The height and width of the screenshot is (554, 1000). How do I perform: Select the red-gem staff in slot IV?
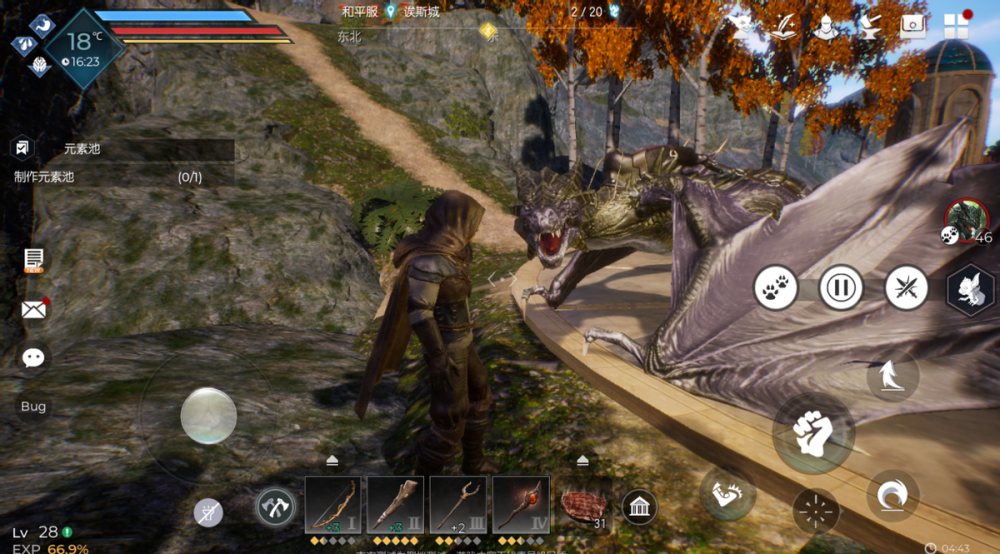click(520, 504)
